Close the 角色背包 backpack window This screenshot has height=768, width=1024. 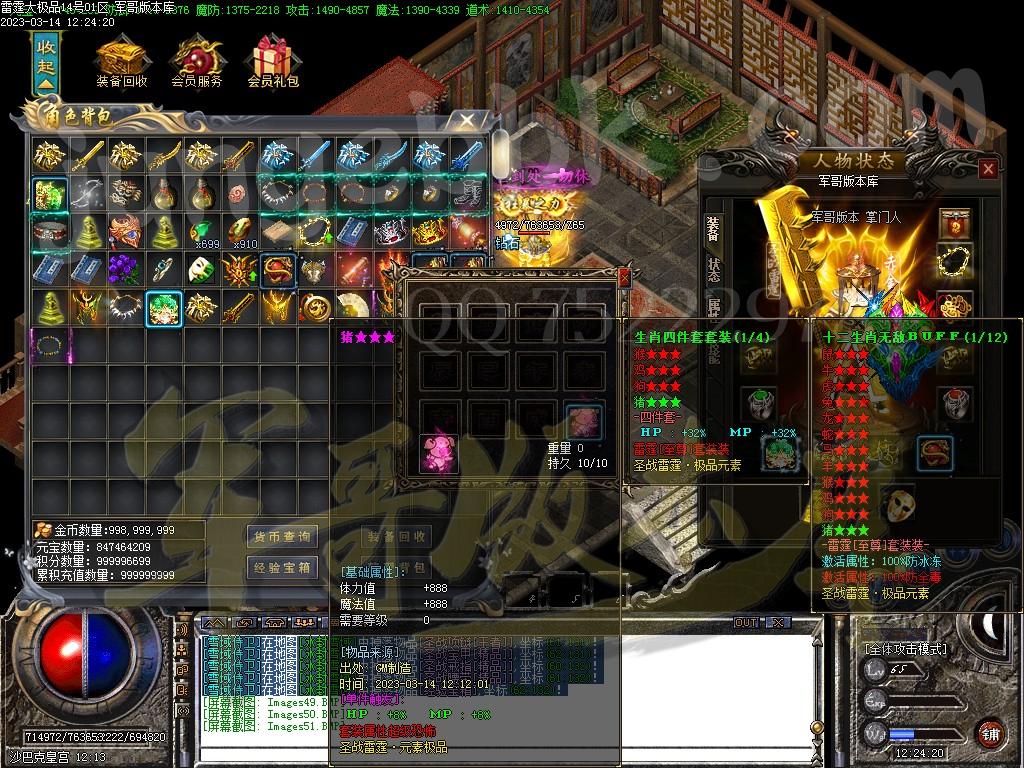tap(467, 120)
